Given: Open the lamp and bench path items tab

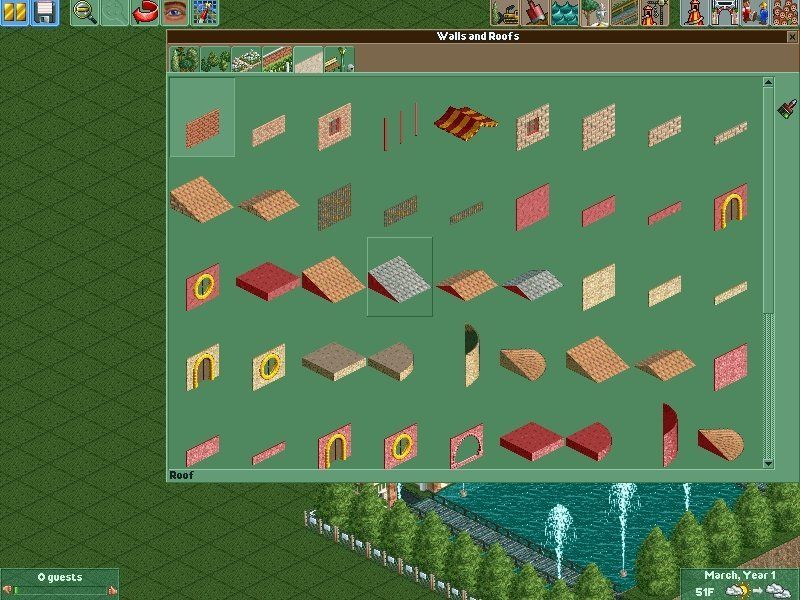Looking at the screenshot, I should coord(338,60).
